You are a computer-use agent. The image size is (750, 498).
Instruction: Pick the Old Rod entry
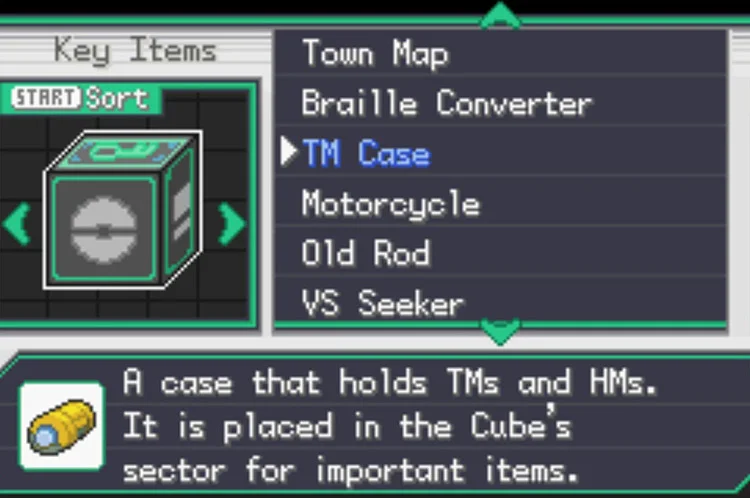pos(366,254)
